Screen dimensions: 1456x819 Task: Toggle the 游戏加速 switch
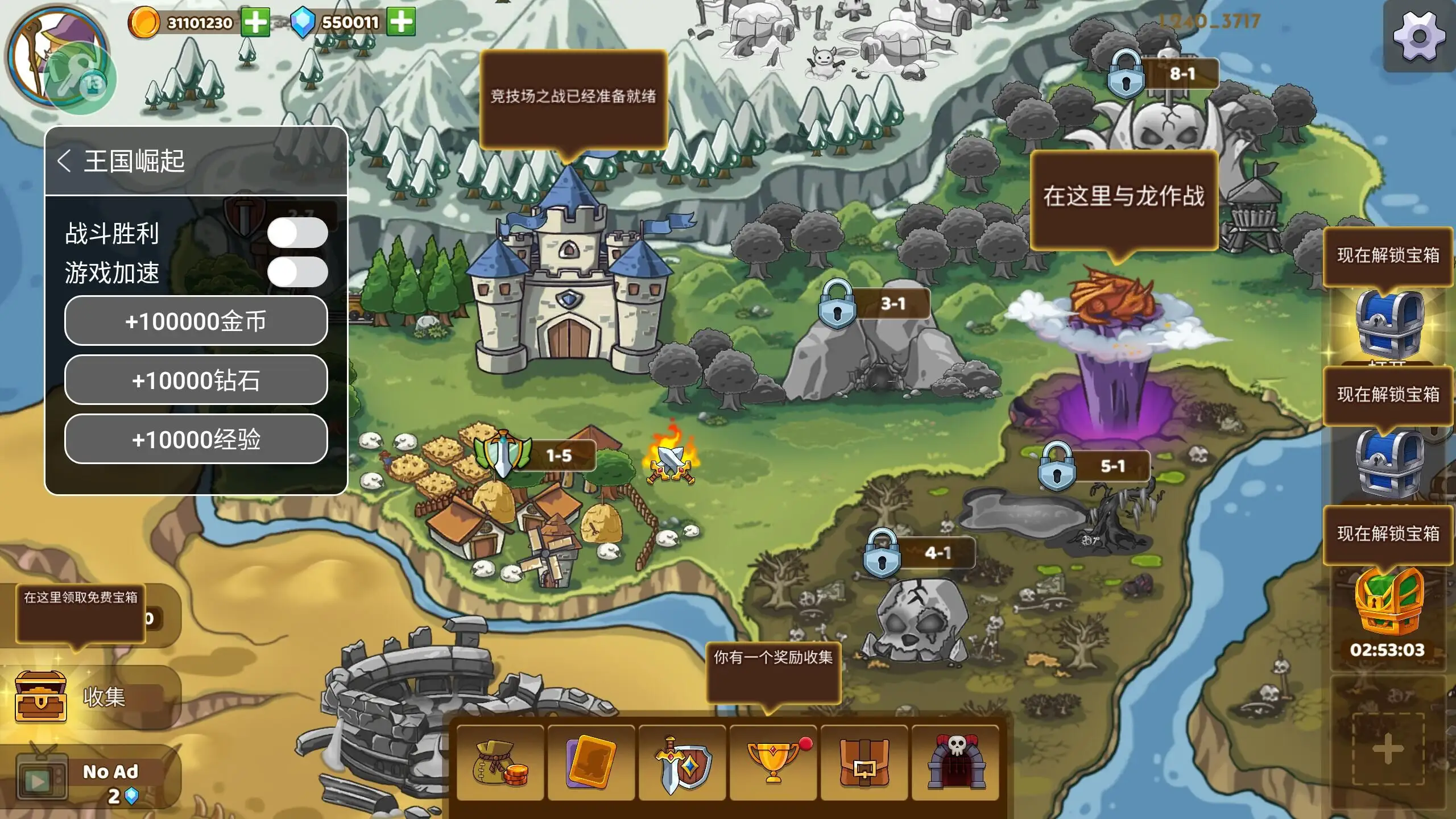point(297,272)
